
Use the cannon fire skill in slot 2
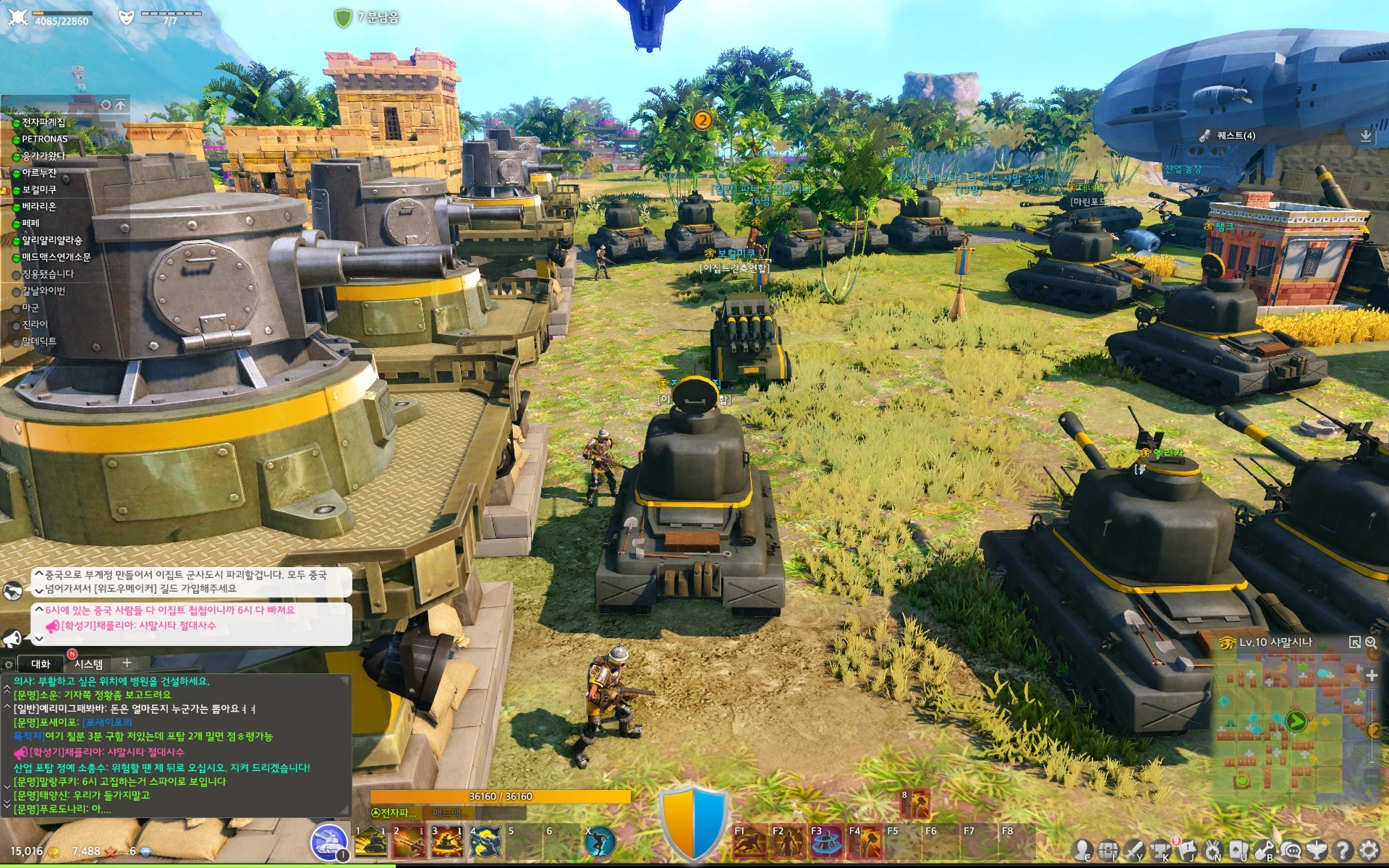click(x=409, y=843)
